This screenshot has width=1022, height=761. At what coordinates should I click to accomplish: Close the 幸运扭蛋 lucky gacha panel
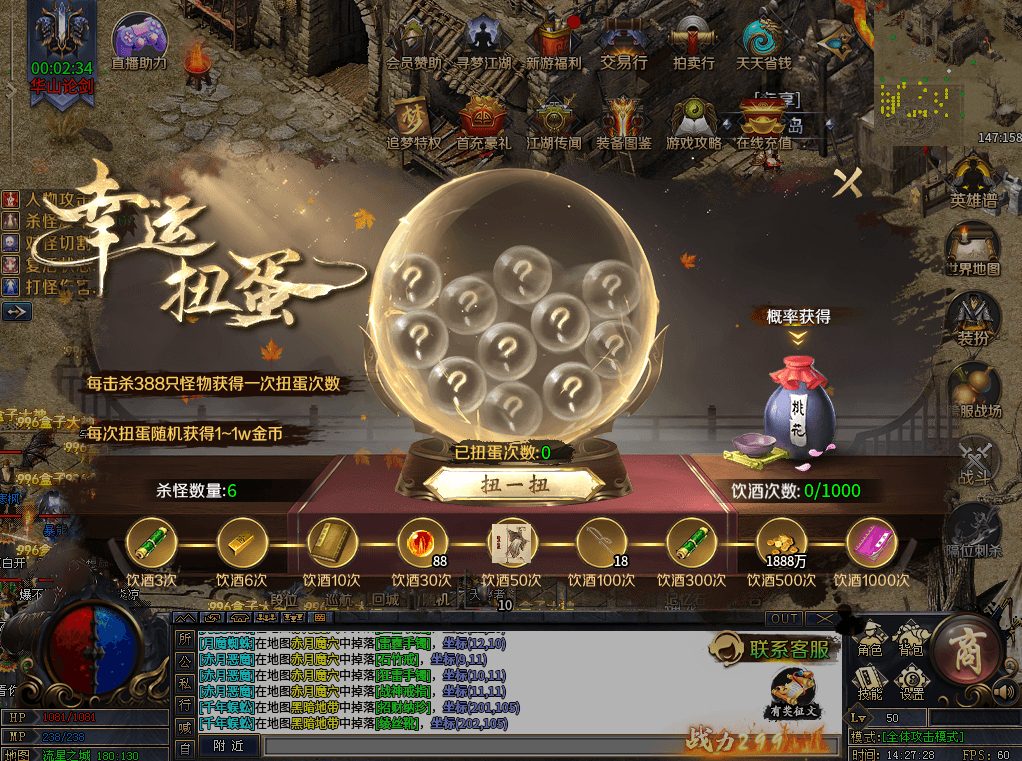pyautogui.click(x=848, y=183)
